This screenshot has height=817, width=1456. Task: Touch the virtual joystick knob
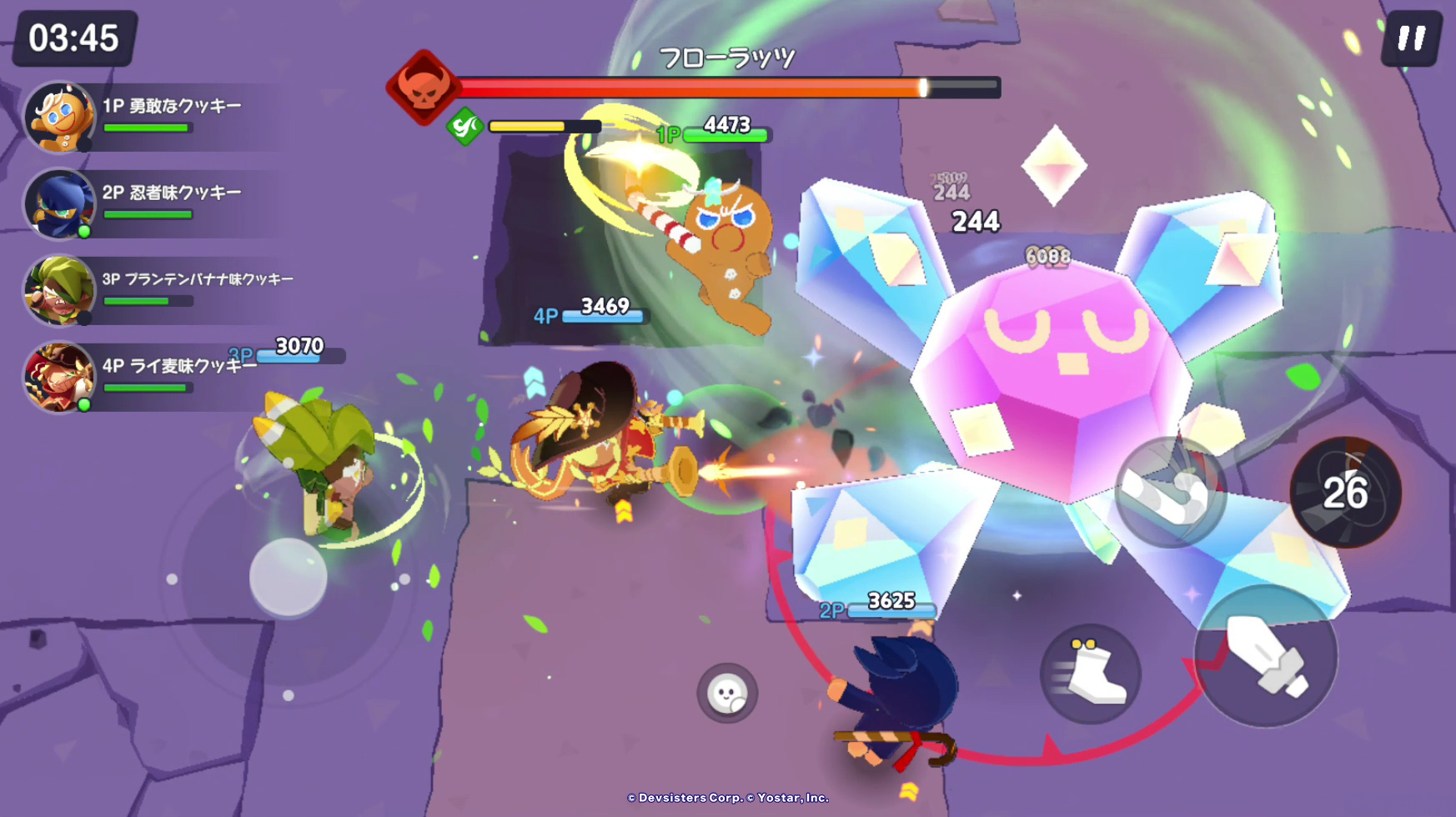(x=289, y=577)
